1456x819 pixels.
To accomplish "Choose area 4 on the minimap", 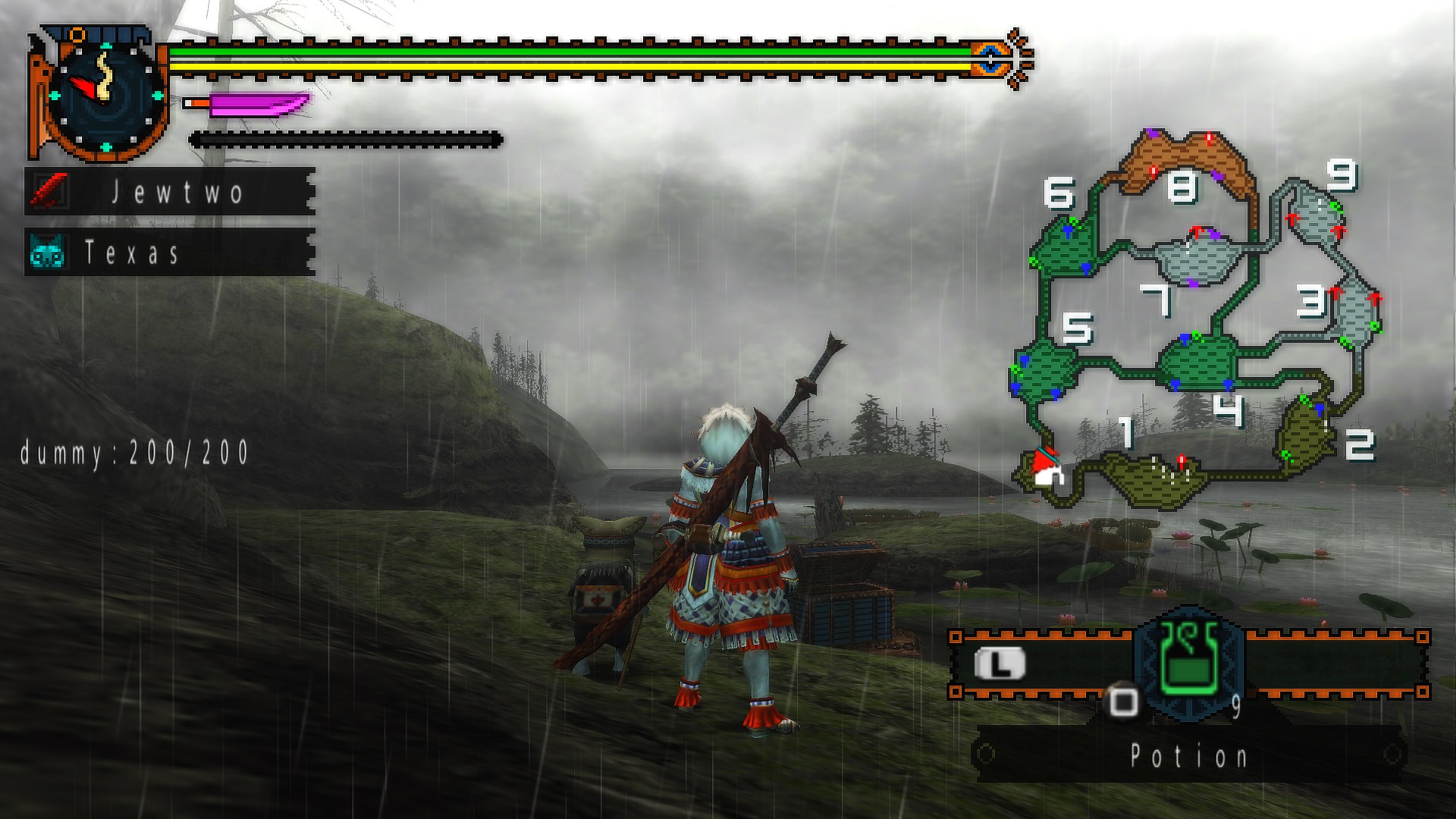I will click(x=1197, y=362).
